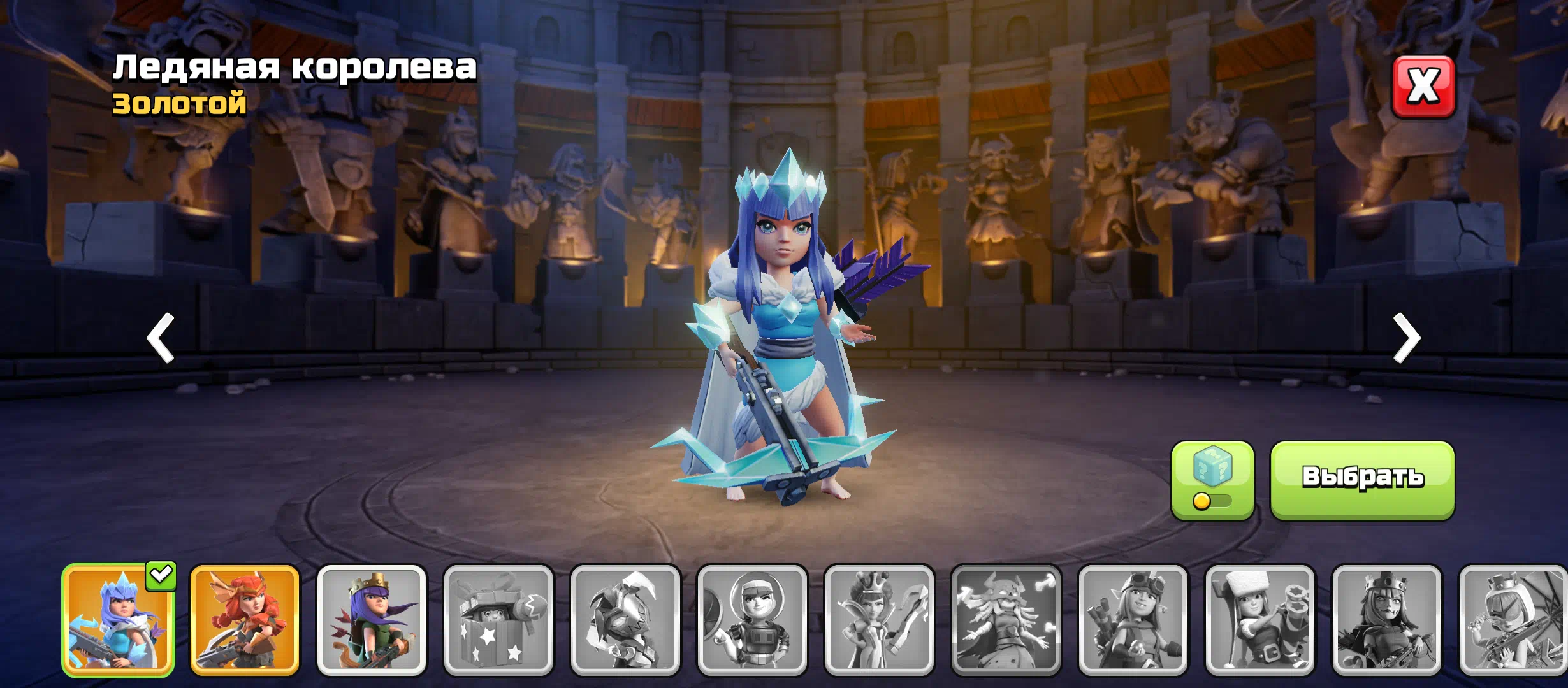Pick the locked goggles queen skin
The height and width of the screenshot is (688, 1568).
[x=1133, y=620]
